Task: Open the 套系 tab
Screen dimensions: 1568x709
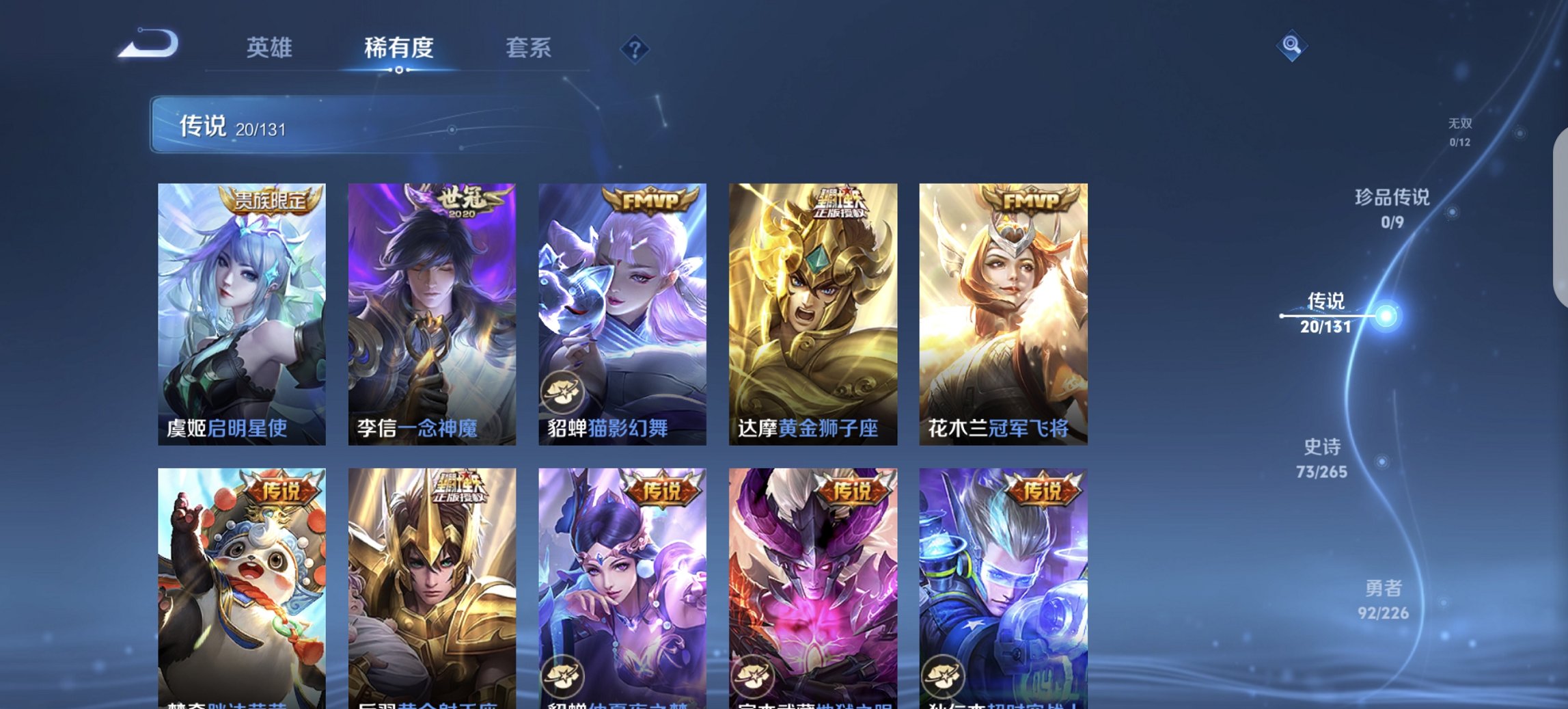Action: click(x=529, y=49)
